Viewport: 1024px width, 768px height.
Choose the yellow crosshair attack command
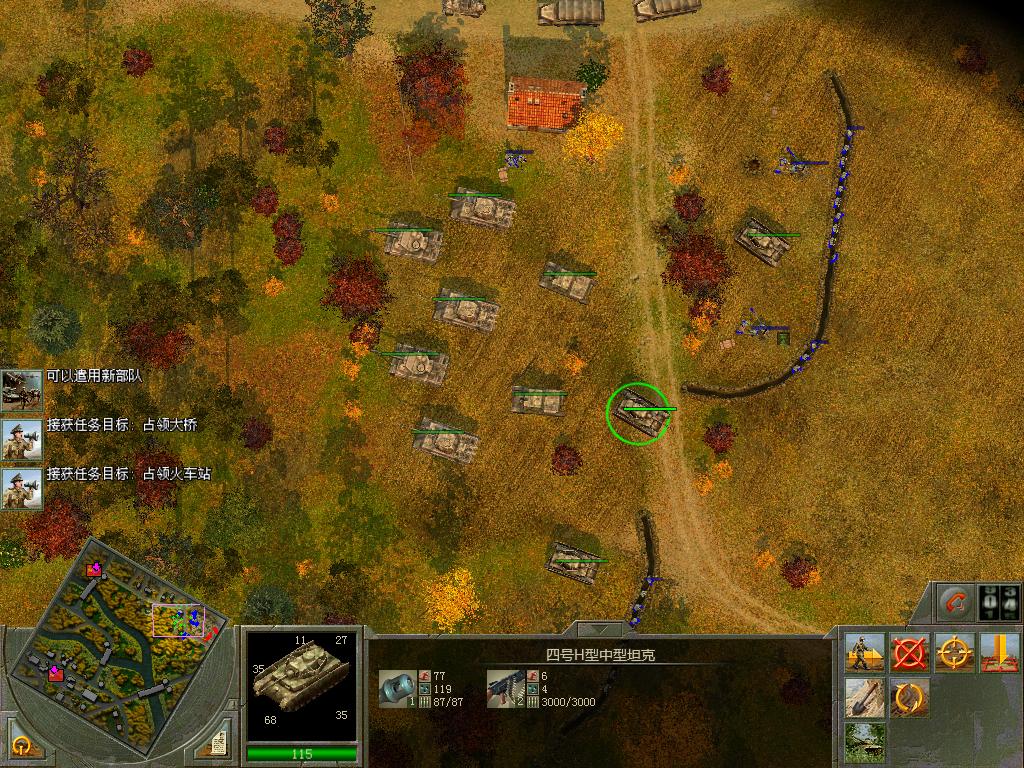tap(955, 653)
